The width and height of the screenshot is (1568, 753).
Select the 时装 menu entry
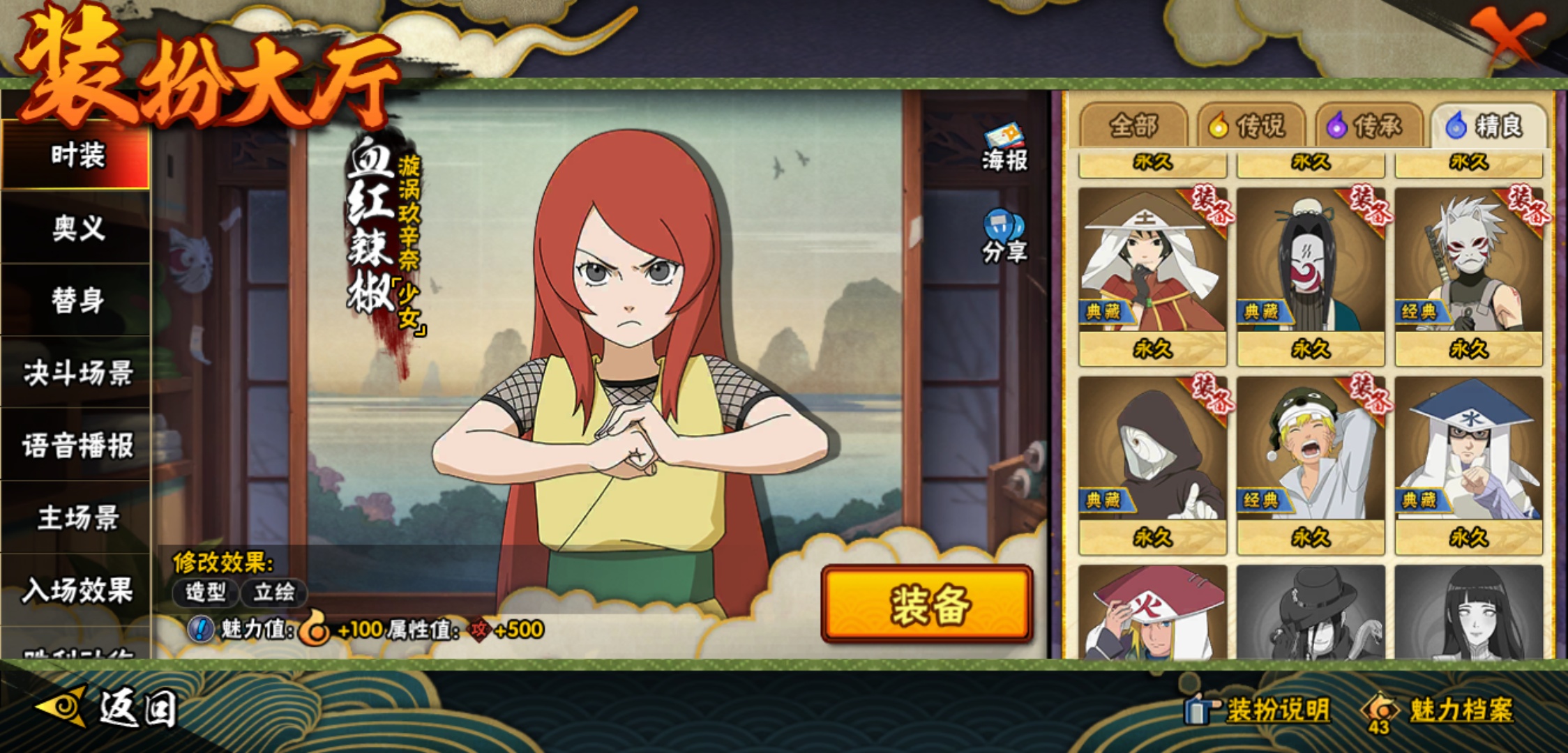[x=77, y=155]
